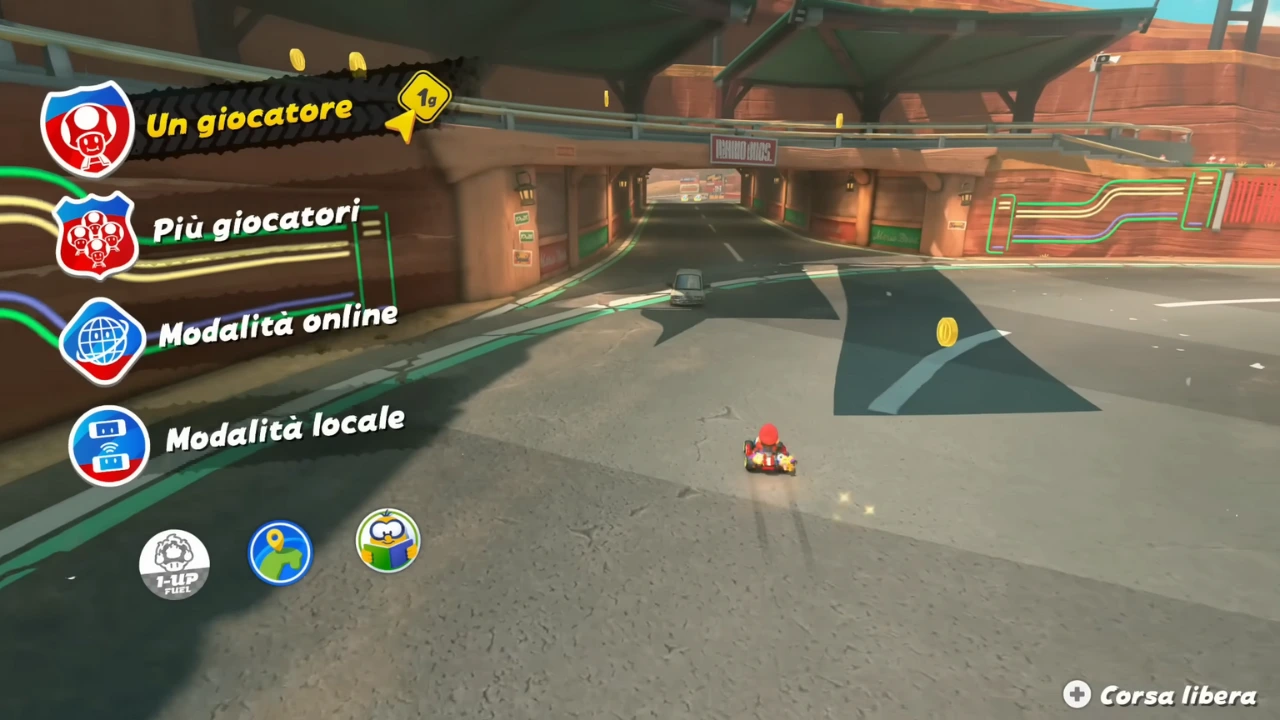1280x720 pixels.
Task: Open the reading Lakitu guide icon
Action: [x=388, y=541]
